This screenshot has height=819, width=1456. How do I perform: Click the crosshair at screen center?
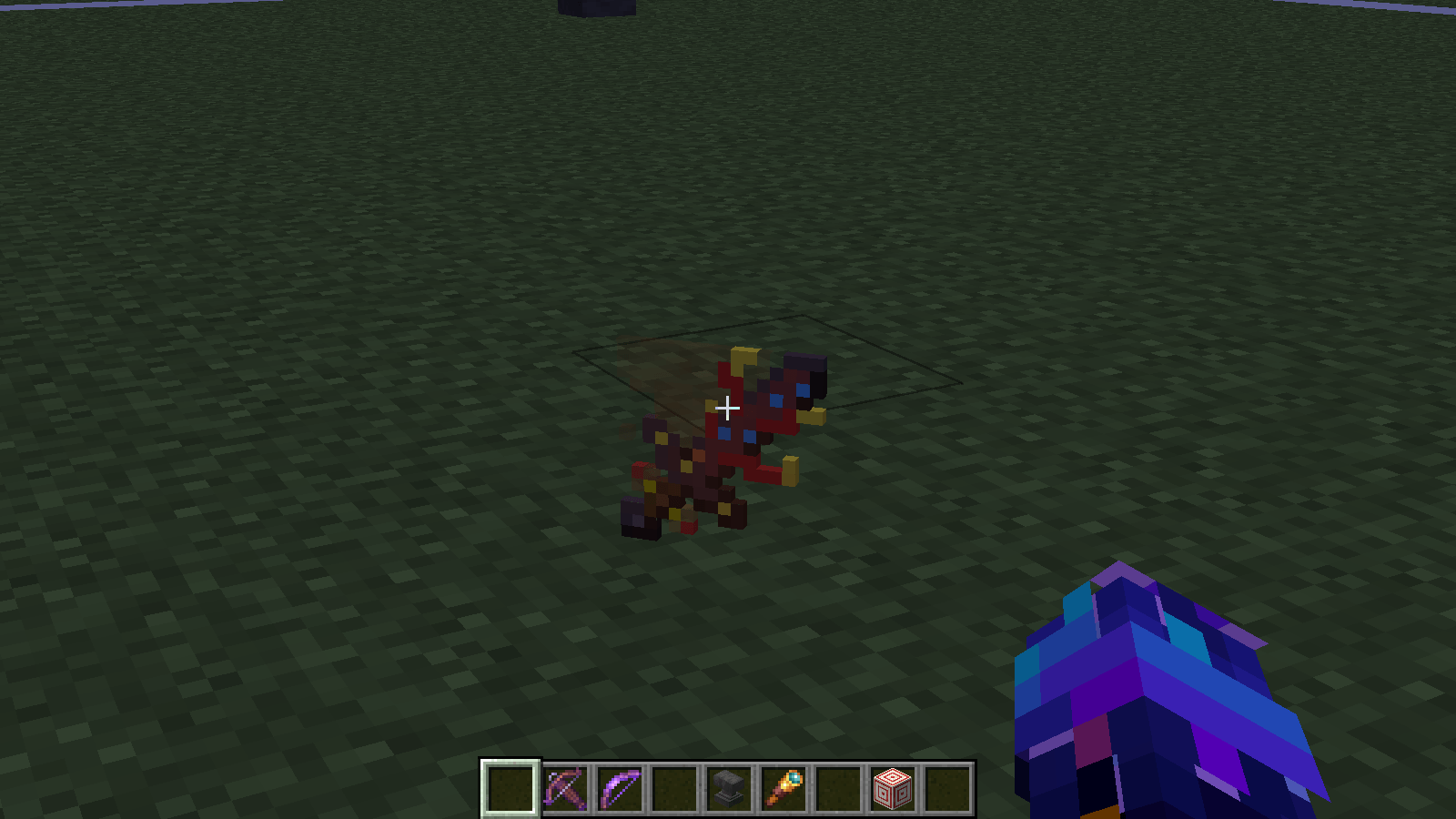pyautogui.click(x=728, y=409)
